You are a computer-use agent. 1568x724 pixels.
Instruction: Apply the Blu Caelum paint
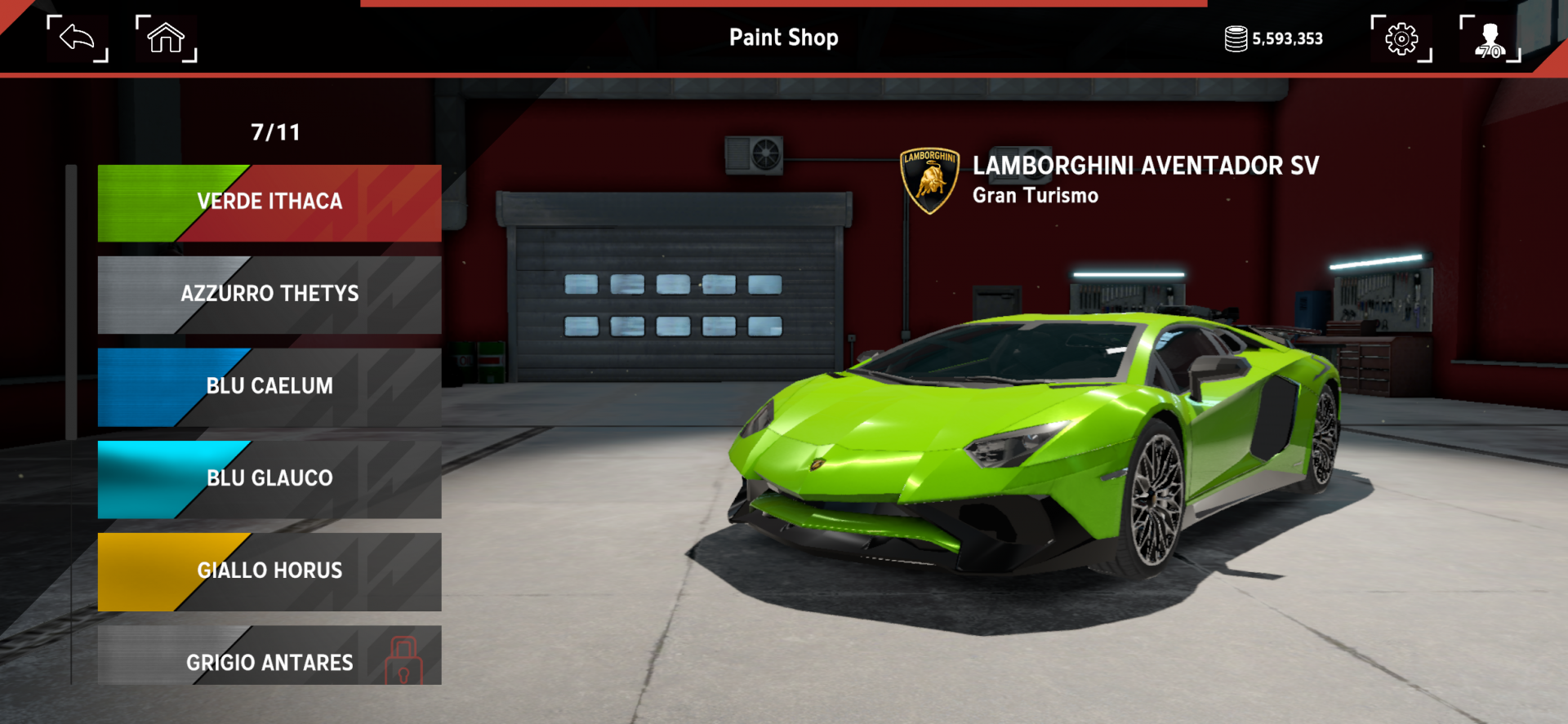(269, 387)
